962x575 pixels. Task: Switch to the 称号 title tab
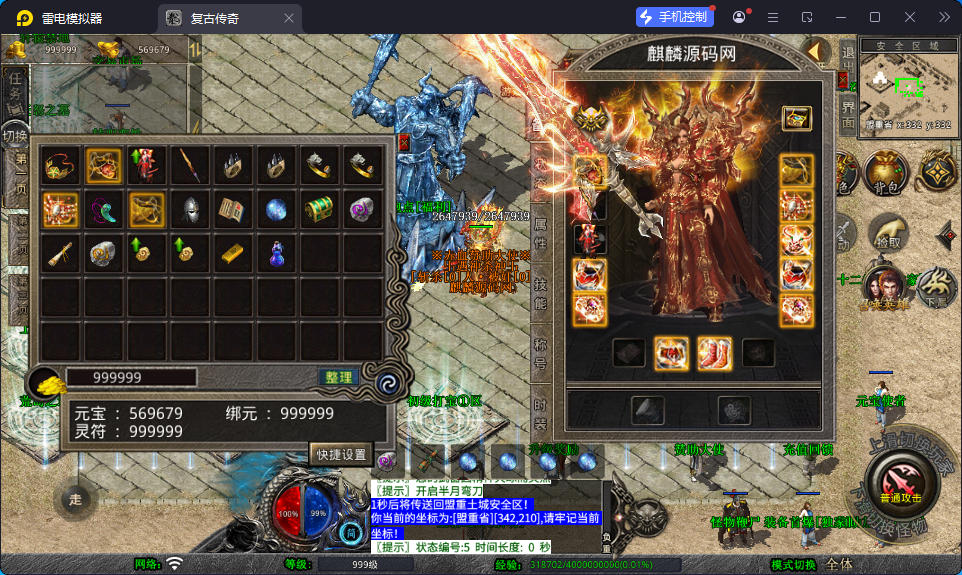click(540, 354)
